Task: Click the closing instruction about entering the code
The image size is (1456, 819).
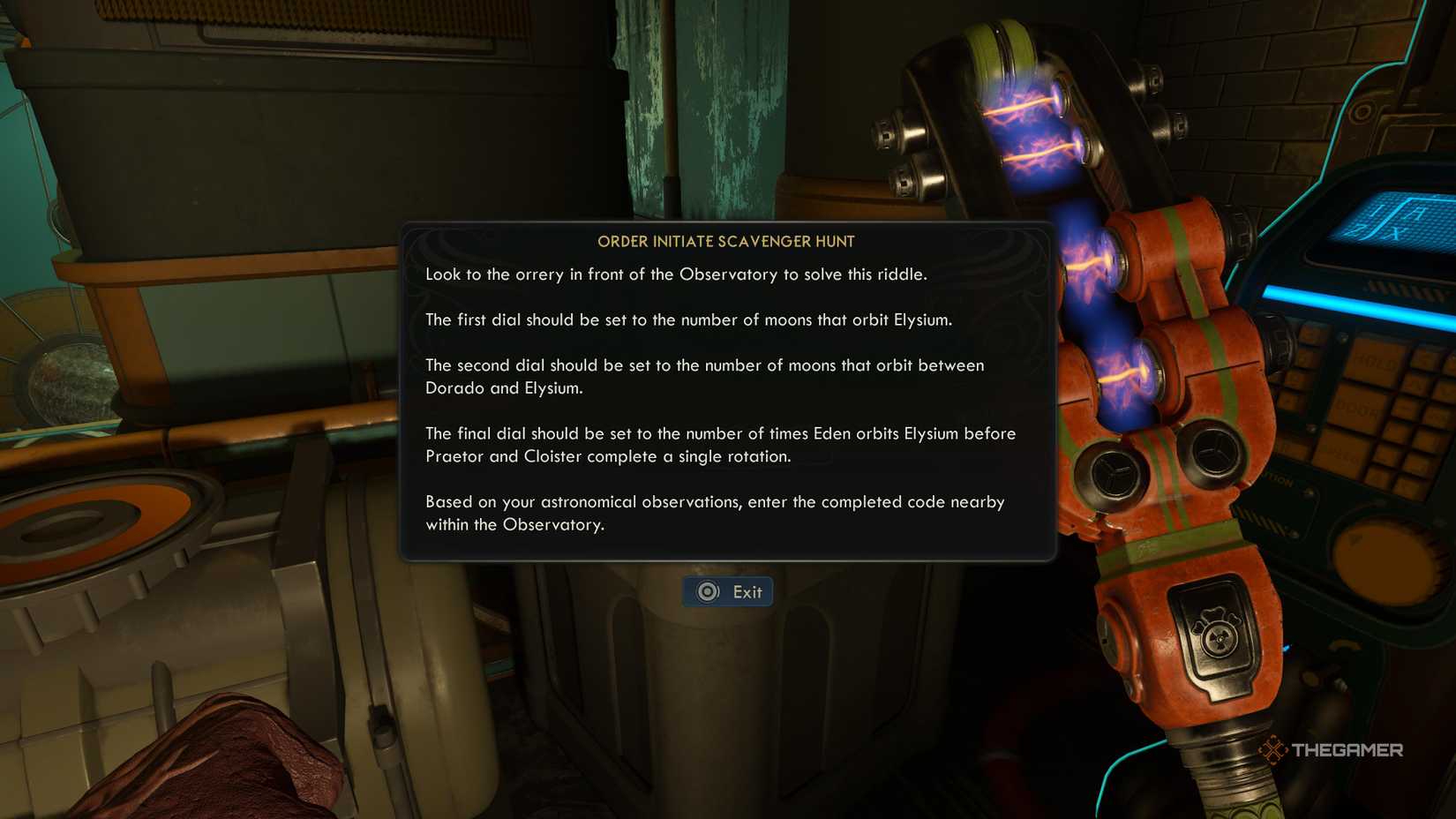Action: tap(715, 513)
